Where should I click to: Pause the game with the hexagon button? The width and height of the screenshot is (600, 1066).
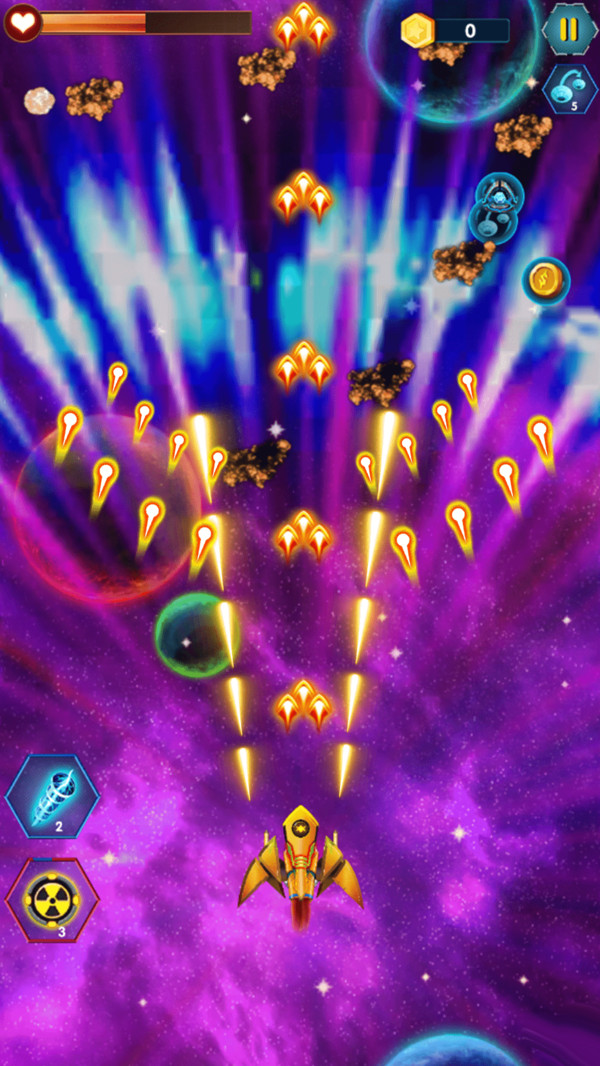(569, 29)
